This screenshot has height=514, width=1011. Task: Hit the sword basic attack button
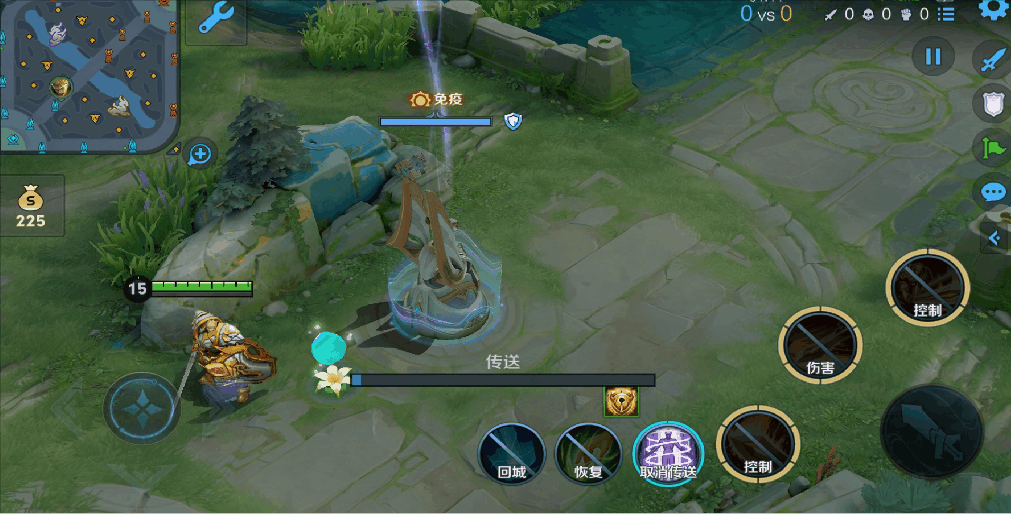(x=931, y=431)
